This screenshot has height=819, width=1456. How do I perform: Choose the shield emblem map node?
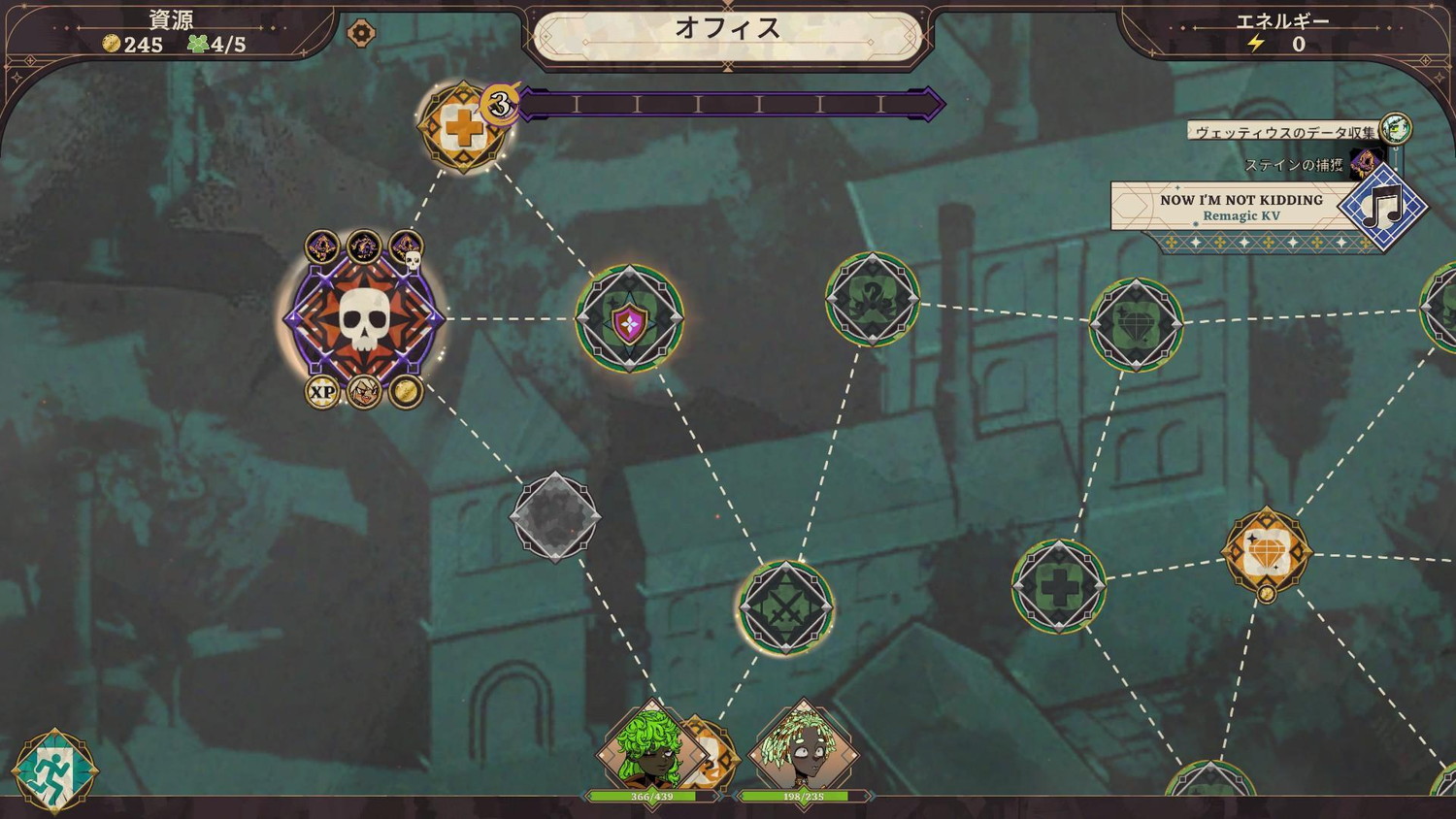click(629, 318)
